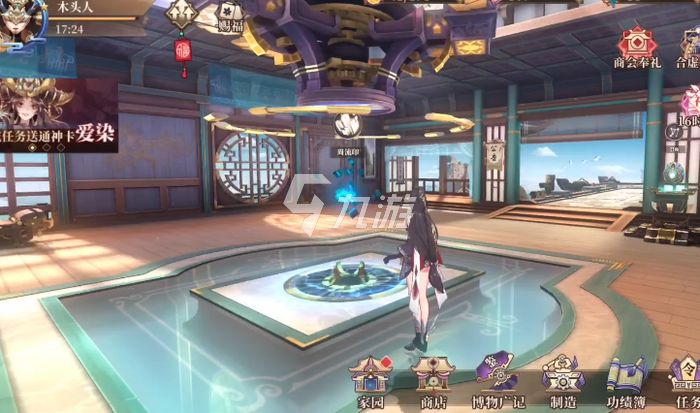The image size is (700, 413).
Task: Open the 爱染 card event banner
Action: 58,115
